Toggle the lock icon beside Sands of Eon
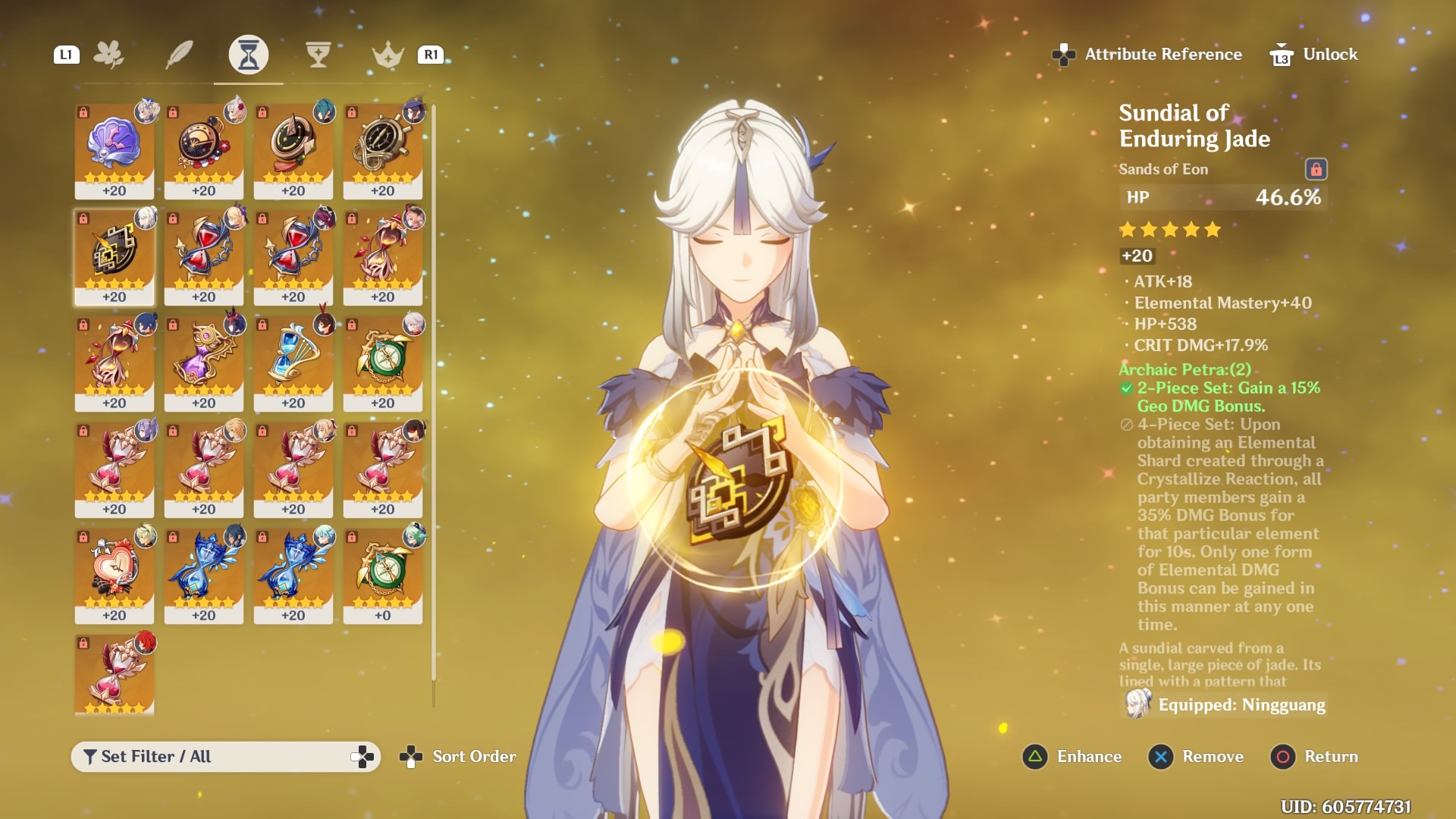1456x819 pixels. (x=1316, y=169)
